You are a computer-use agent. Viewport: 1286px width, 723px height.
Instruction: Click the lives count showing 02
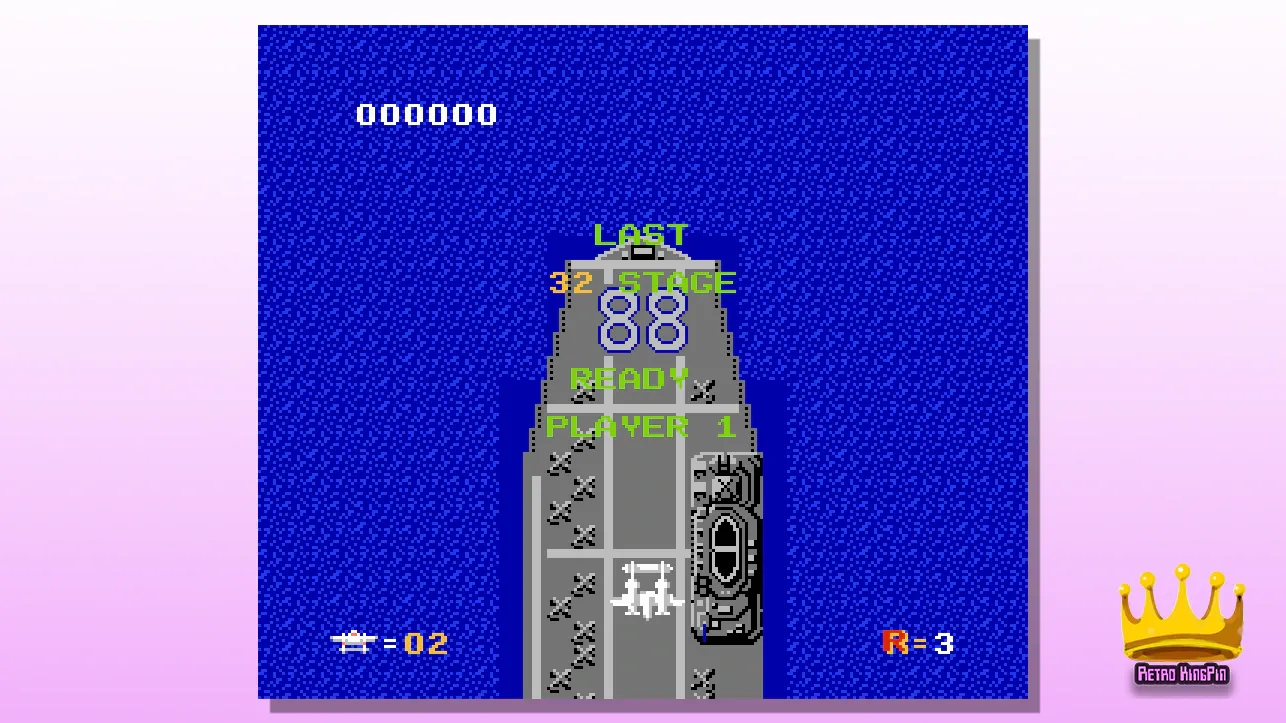[x=425, y=644]
